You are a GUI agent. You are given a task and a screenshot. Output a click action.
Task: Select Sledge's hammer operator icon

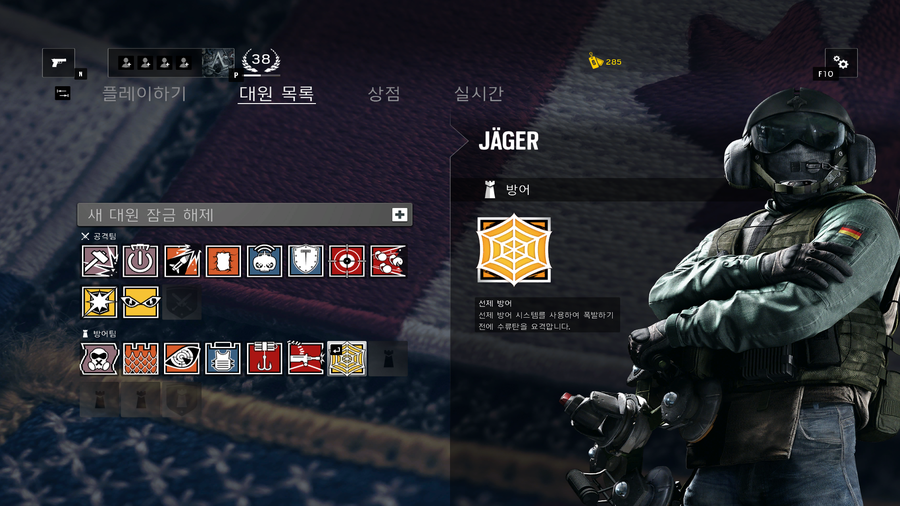click(99, 261)
